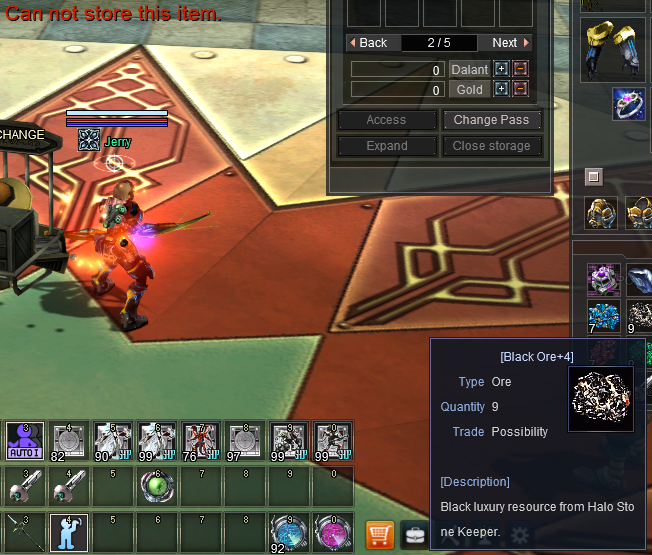Open the shop via the orange cart icon
This screenshot has height=555, width=652.
(380, 535)
